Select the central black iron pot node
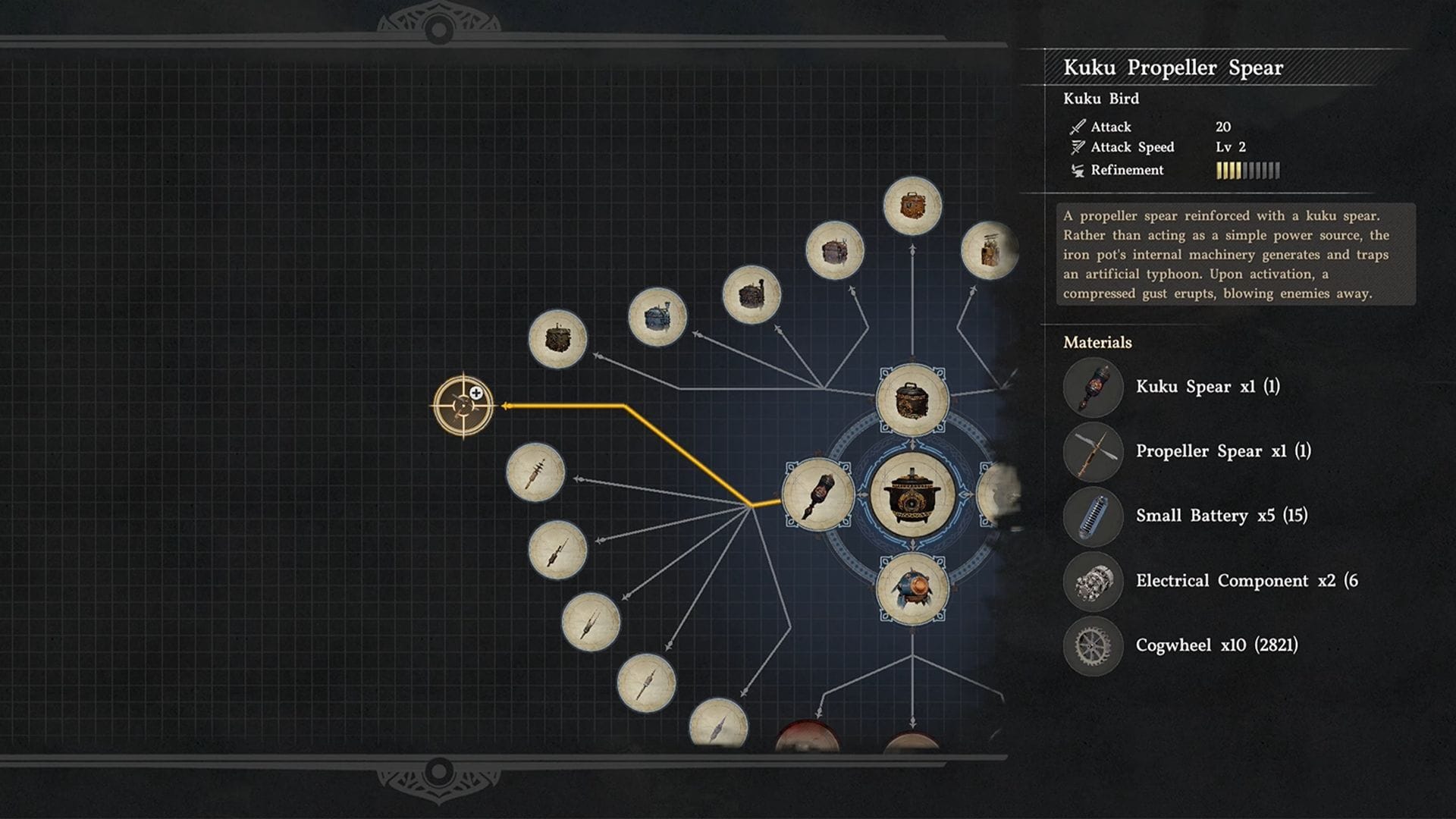The image size is (1456, 819). pyautogui.click(x=912, y=495)
